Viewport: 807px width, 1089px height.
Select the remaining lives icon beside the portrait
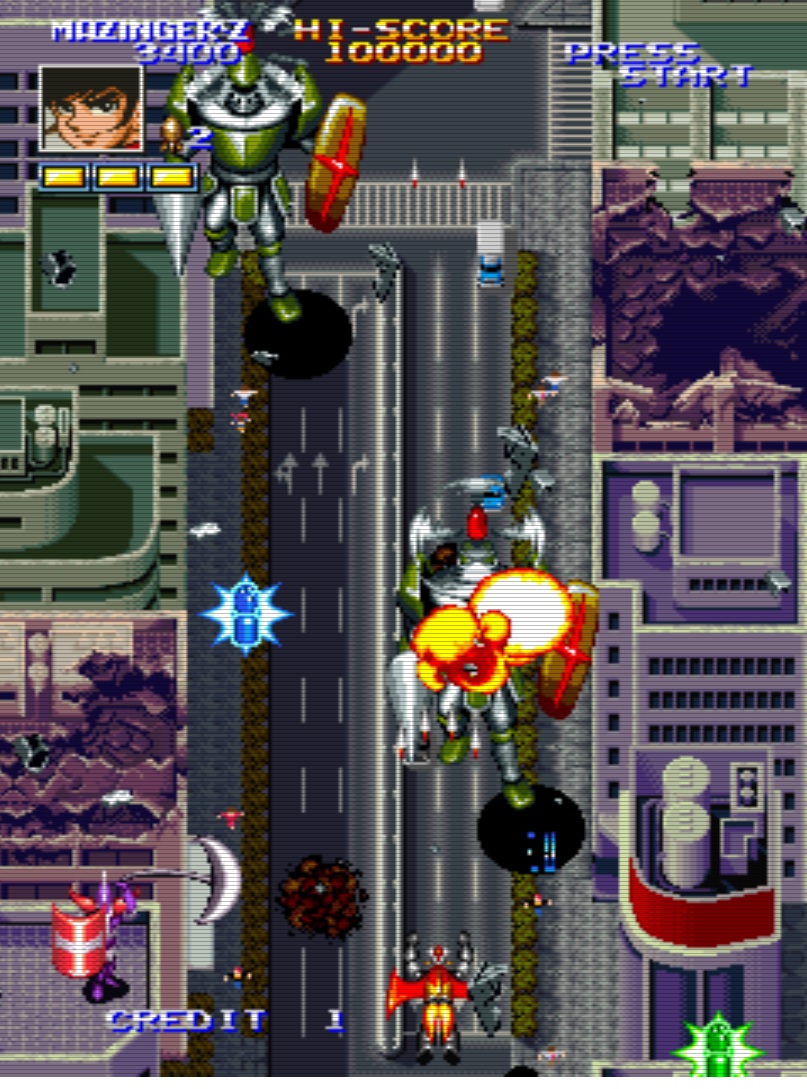click(x=174, y=136)
